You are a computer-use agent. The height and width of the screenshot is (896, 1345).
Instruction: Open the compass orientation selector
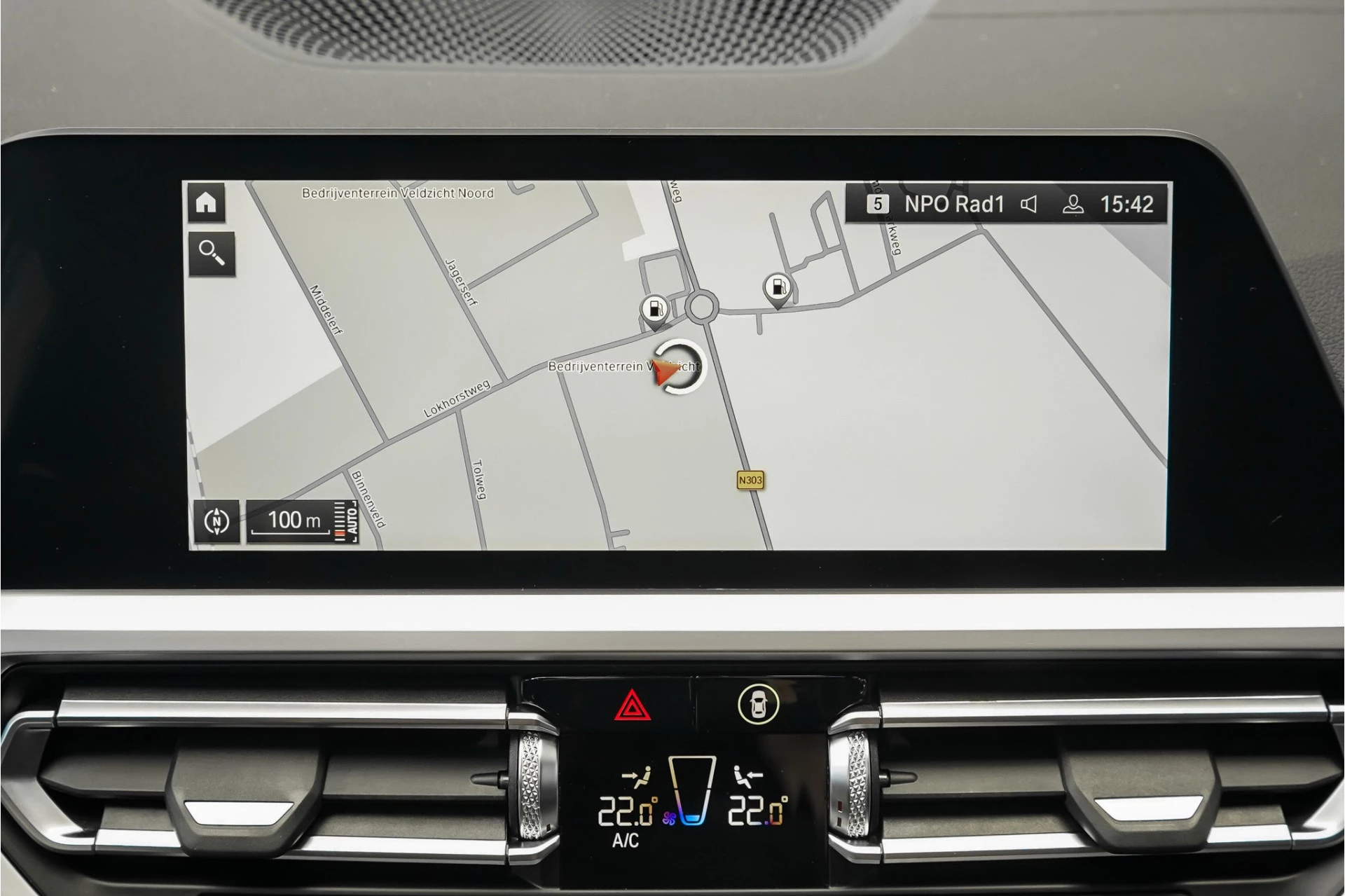click(216, 523)
